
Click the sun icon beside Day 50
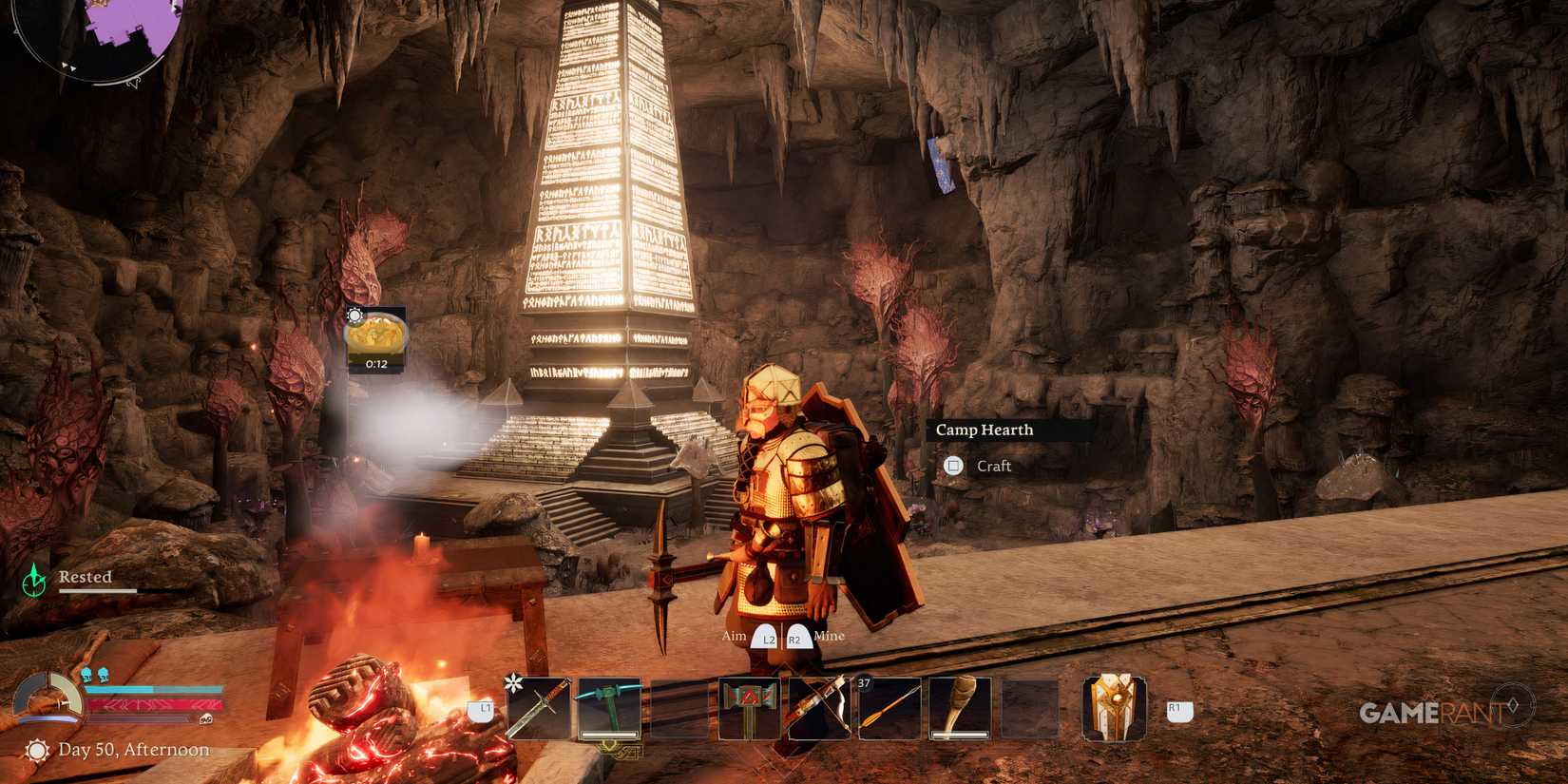point(39,750)
